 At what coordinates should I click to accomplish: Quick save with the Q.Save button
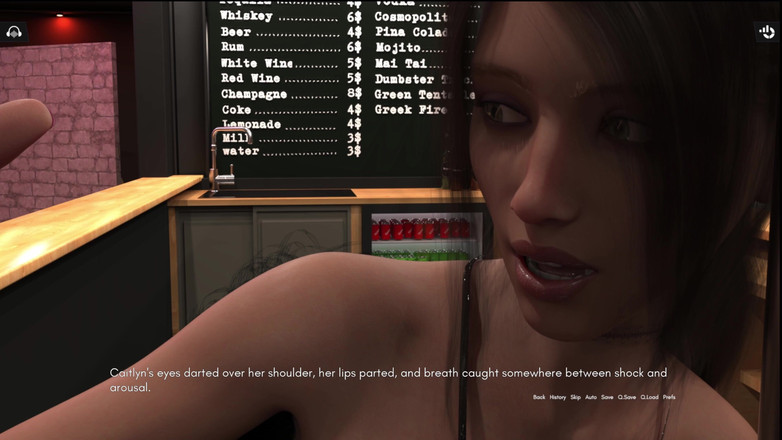(x=627, y=397)
